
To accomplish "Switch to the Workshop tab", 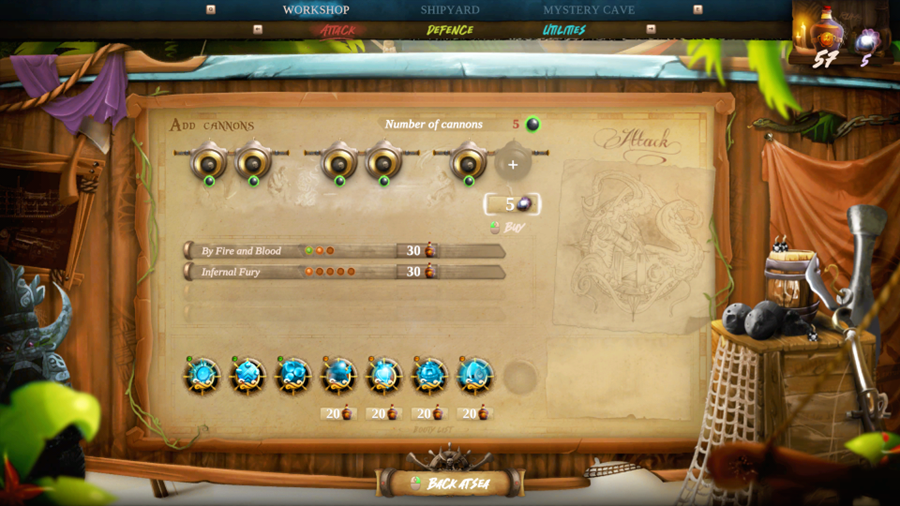I will coord(316,10).
